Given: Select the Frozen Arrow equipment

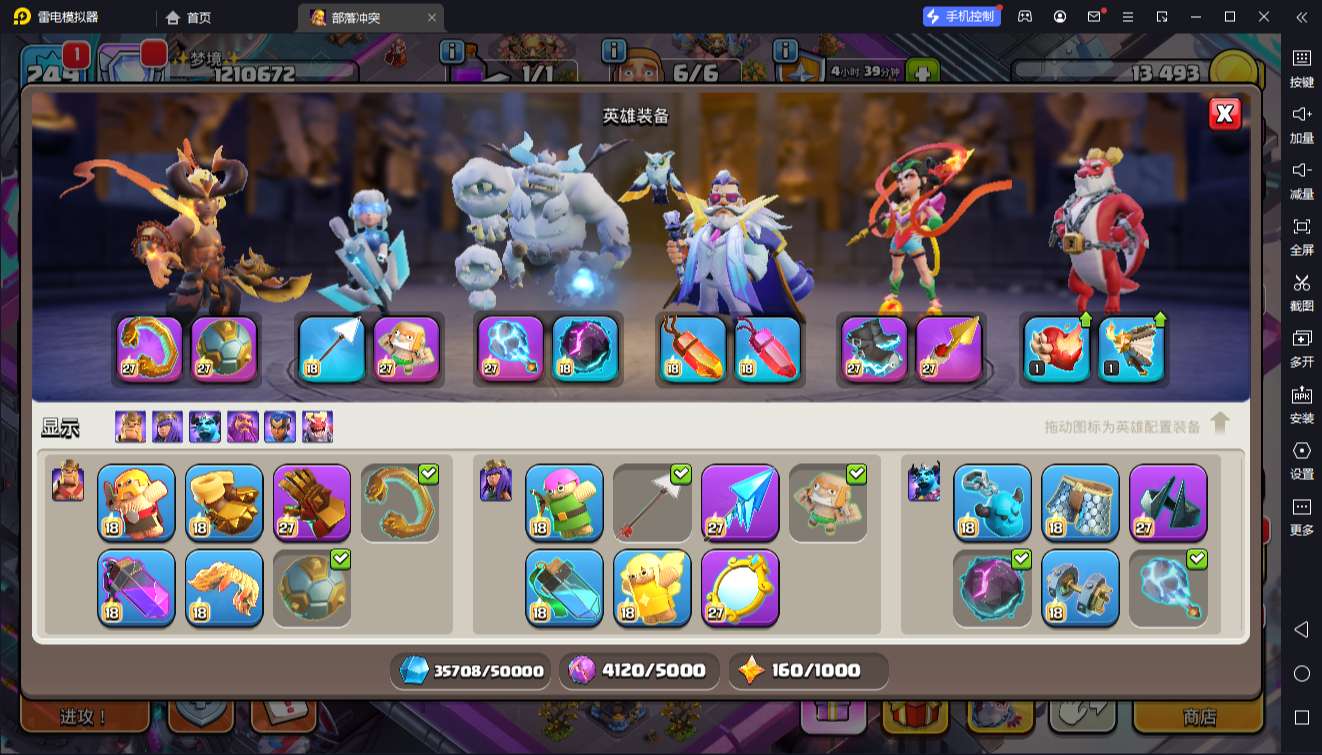Looking at the screenshot, I should [x=740, y=502].
